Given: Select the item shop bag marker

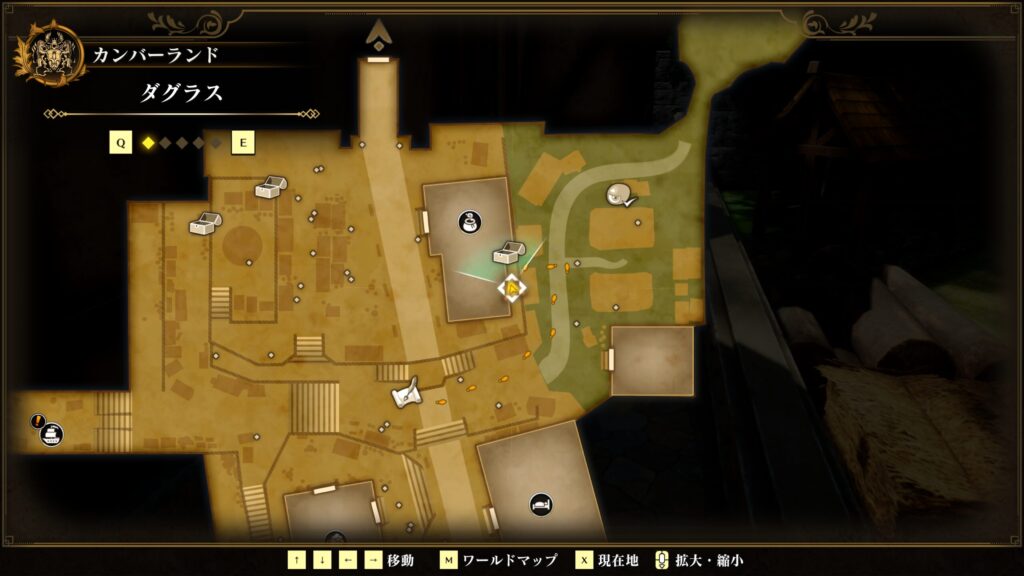Looking at the screenshot, I should click(x=468, y=222).
